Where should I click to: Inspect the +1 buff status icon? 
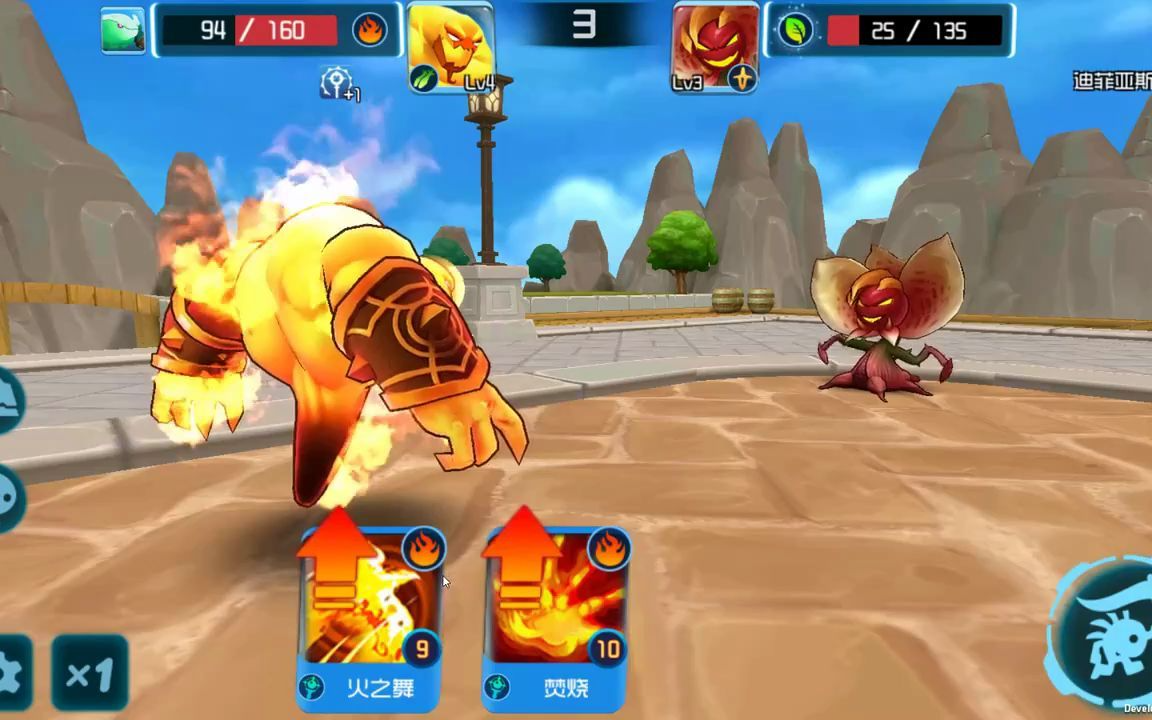[x=340, y=84]
